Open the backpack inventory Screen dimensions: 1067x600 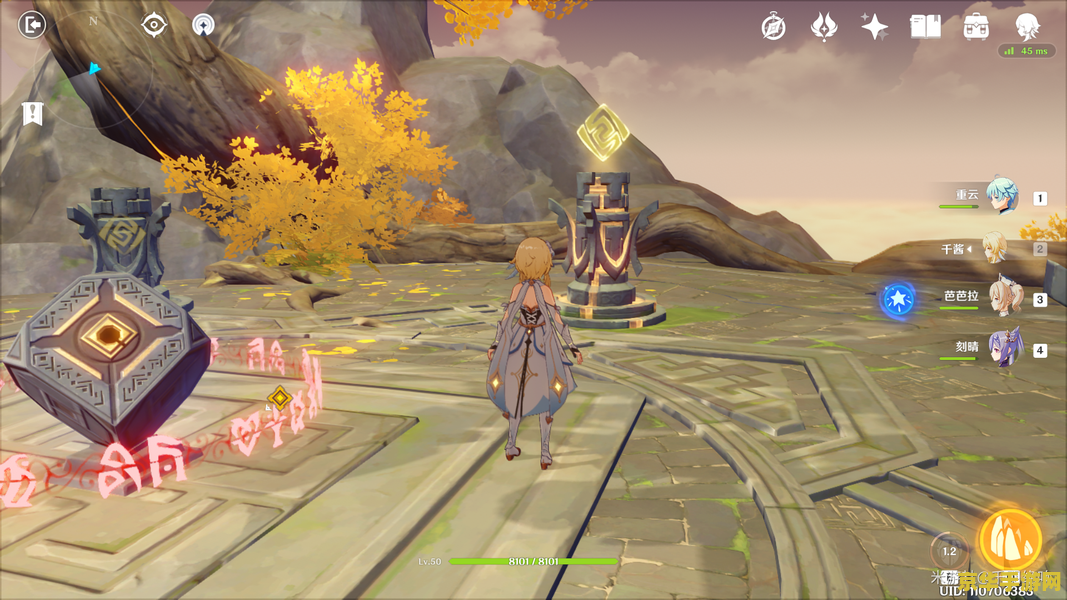pos(977,27)
